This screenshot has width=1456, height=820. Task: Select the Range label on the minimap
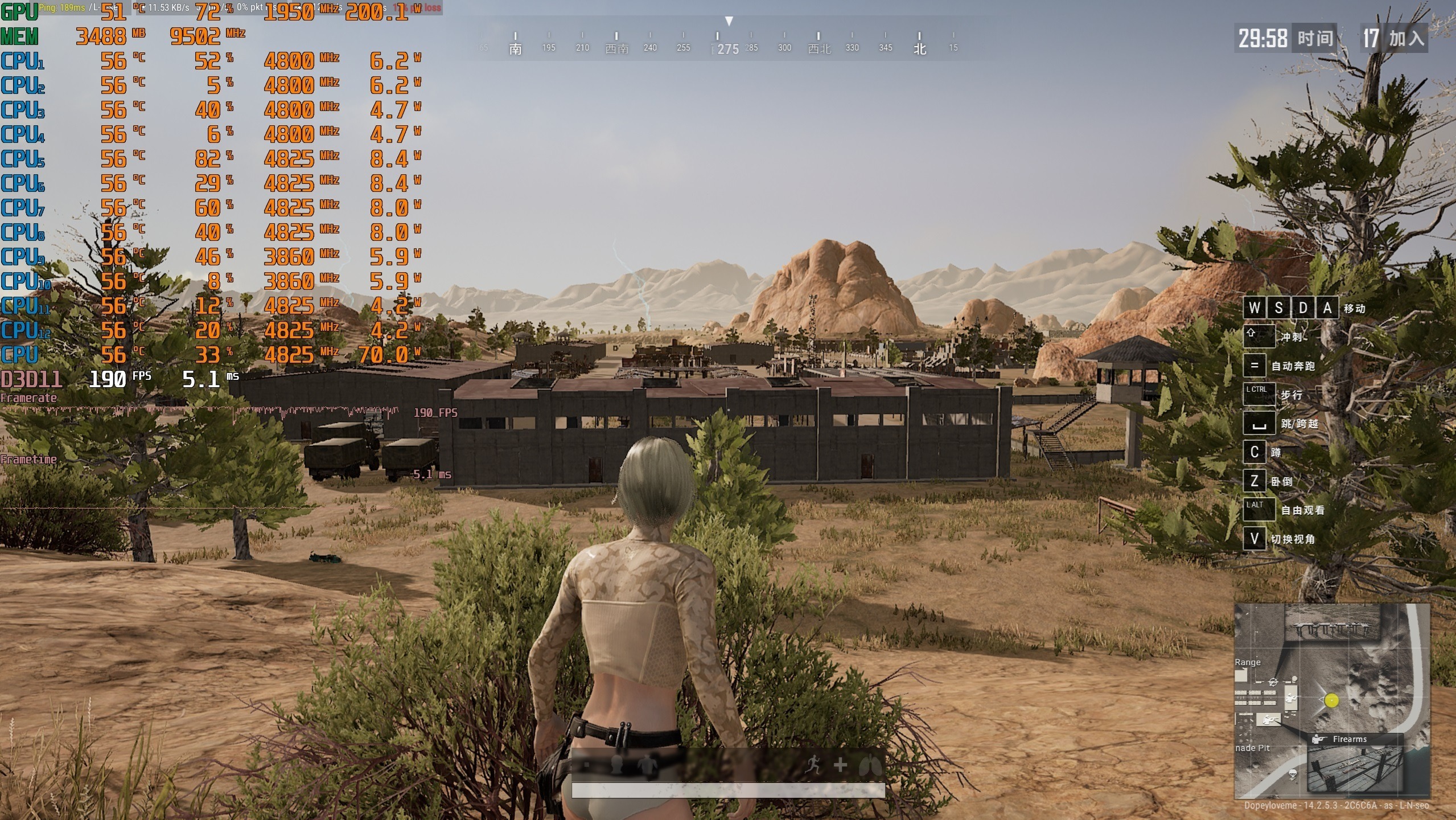[x=1247, y=662]
